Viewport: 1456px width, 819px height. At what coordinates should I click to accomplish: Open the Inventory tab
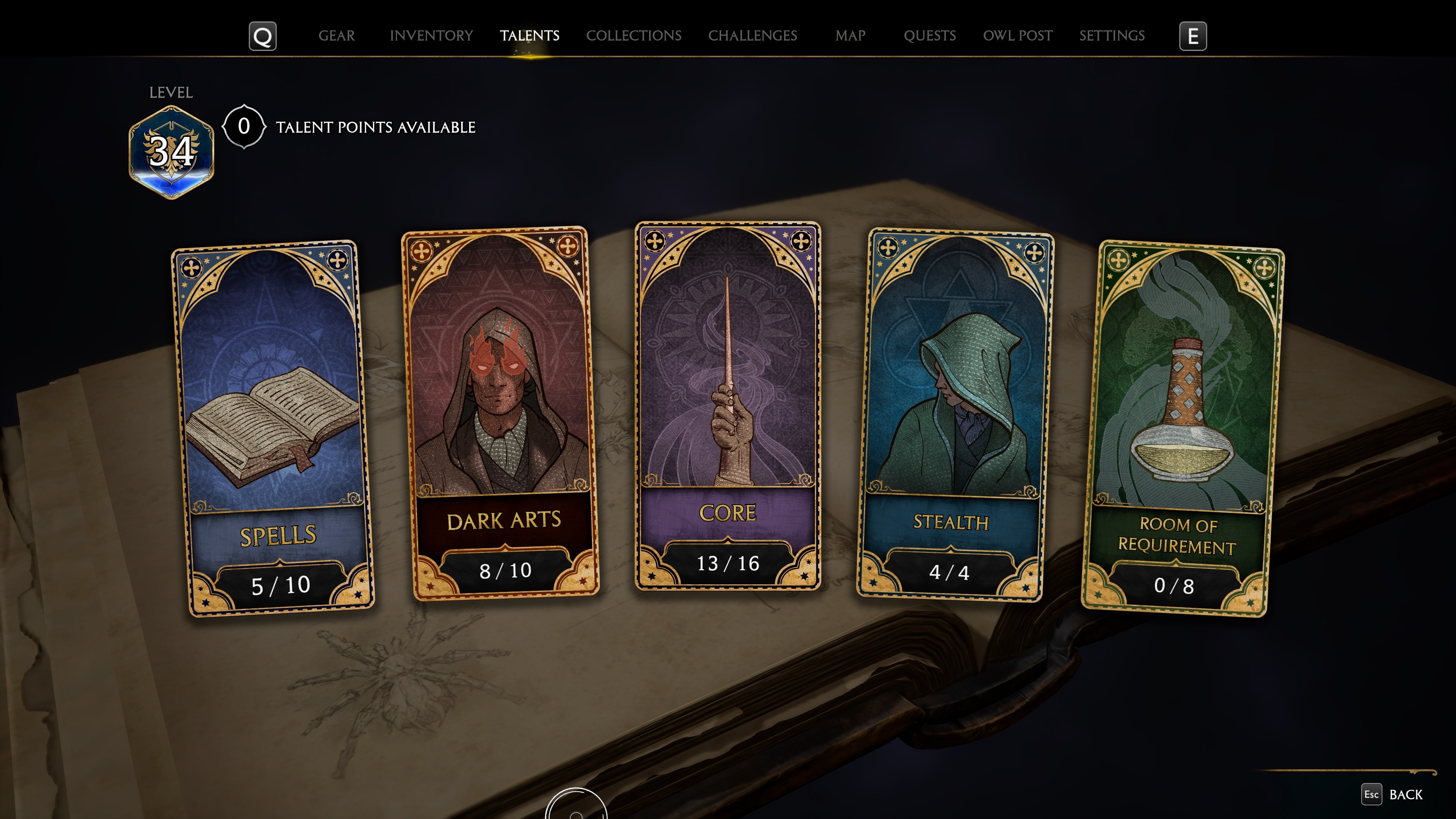pyautogui.click(x=431, y=36)
